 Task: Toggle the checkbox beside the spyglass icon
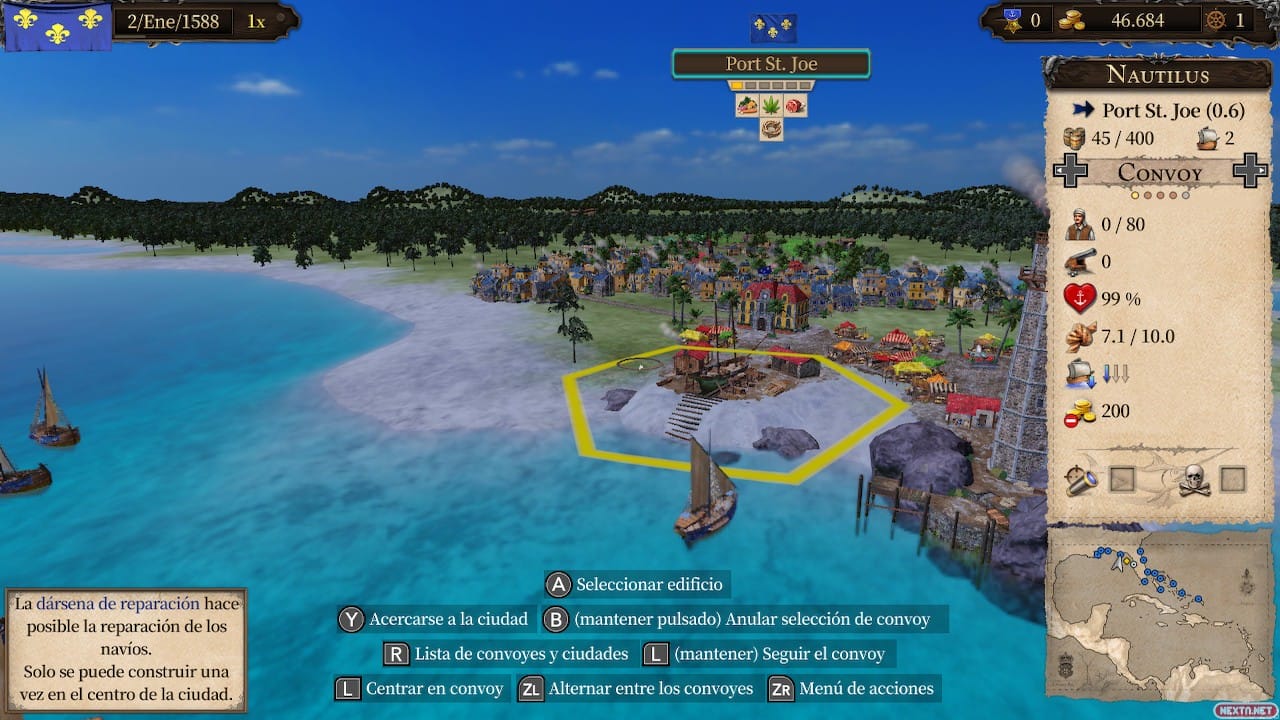[1122, 479]
